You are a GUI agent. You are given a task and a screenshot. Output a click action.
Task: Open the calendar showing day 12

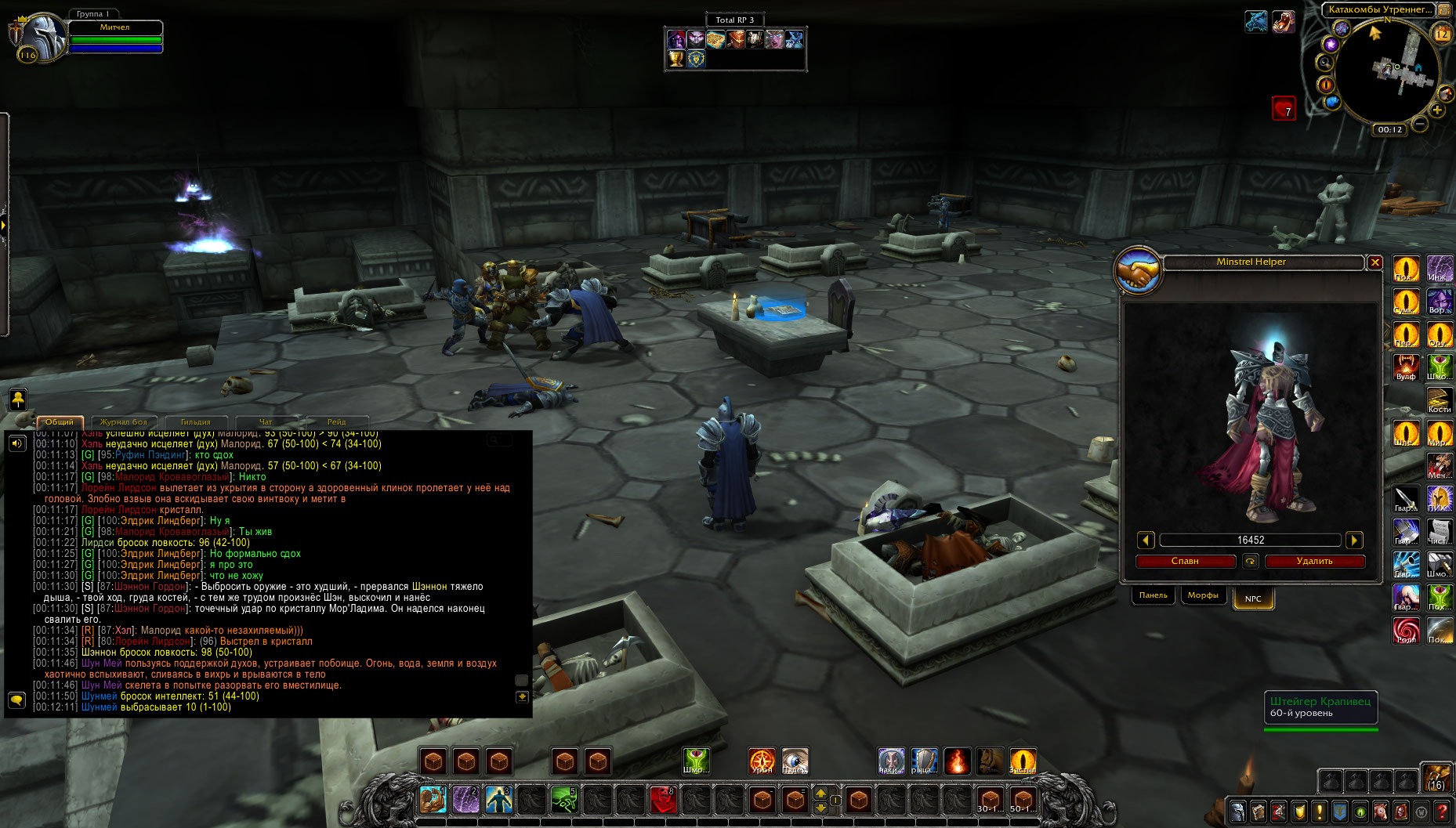pos(1442,34)
